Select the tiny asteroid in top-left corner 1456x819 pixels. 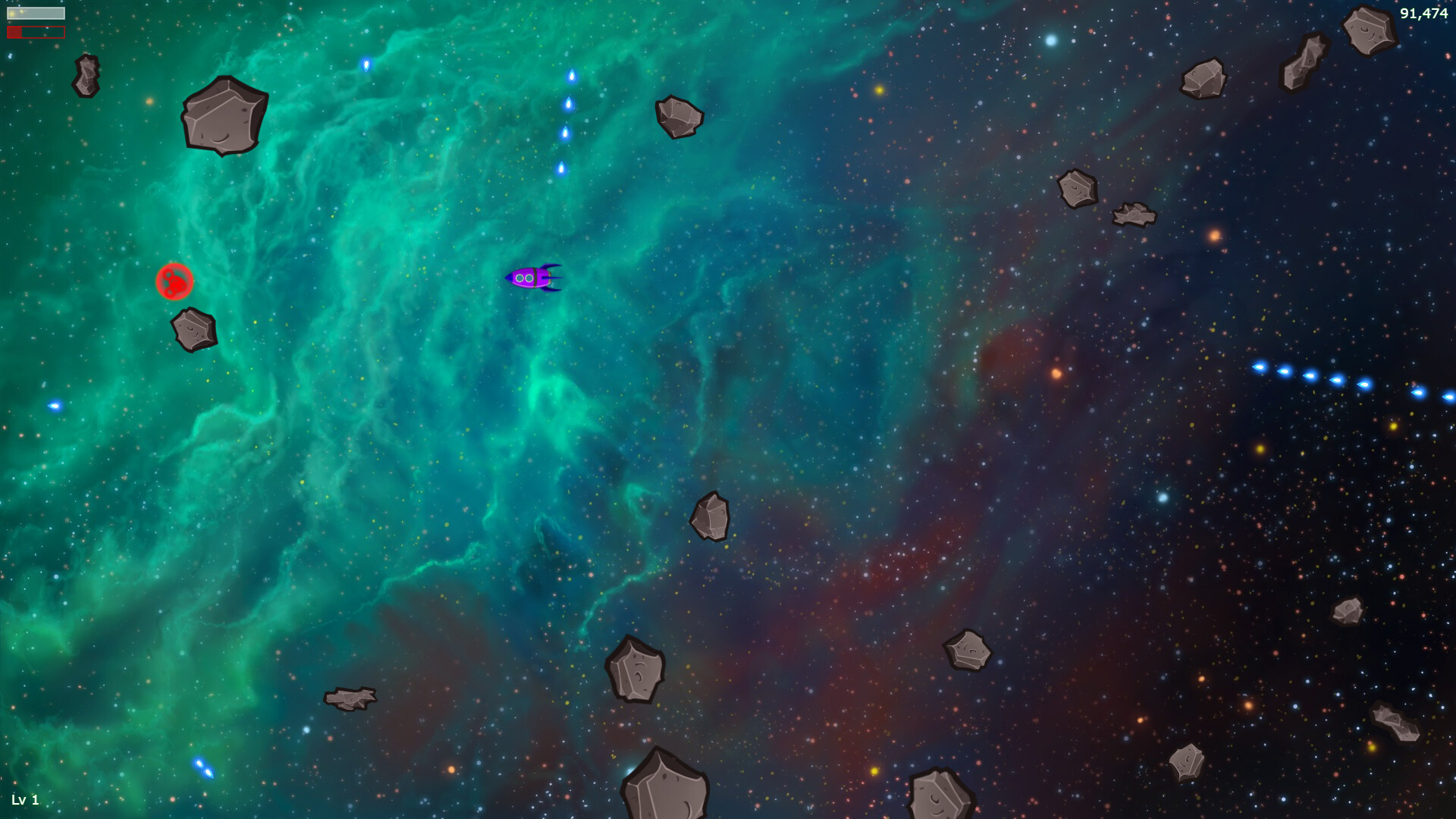pyautogui.click(x=86, y=75)
